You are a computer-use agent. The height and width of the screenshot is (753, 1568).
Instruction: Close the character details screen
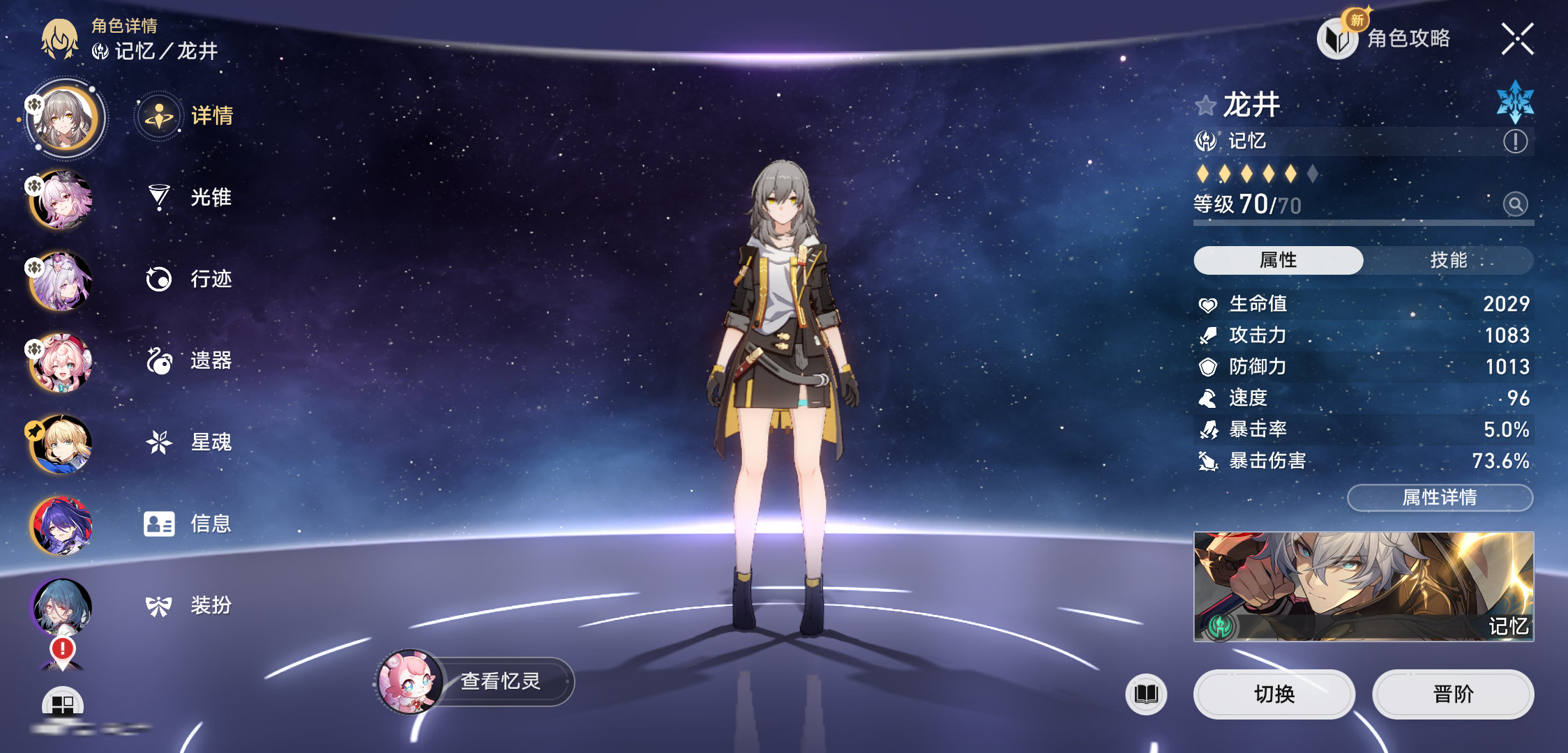[x=1517, y=39]
